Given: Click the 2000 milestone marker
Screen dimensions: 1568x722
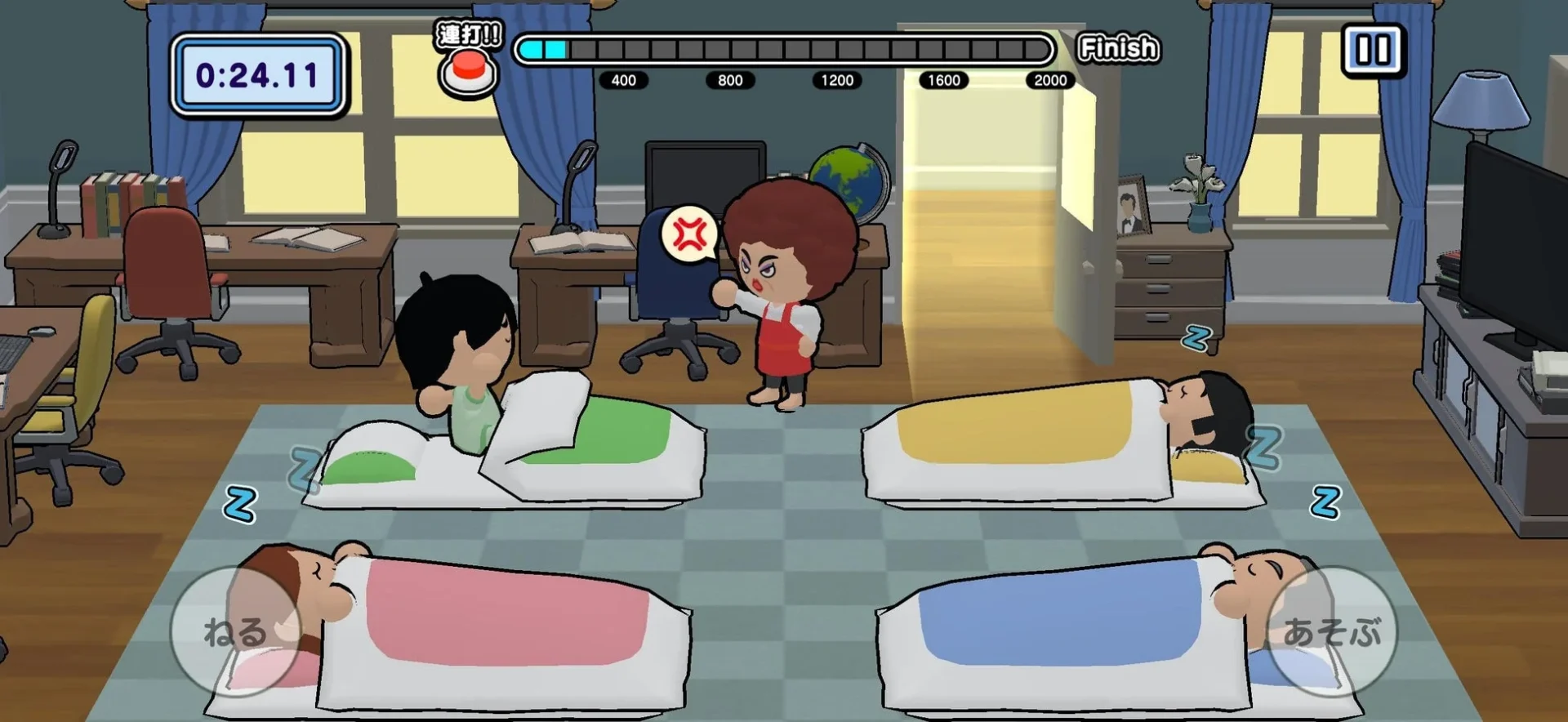Looking at the screenshot, I should pyautogui.click(x=1049, y=80).
